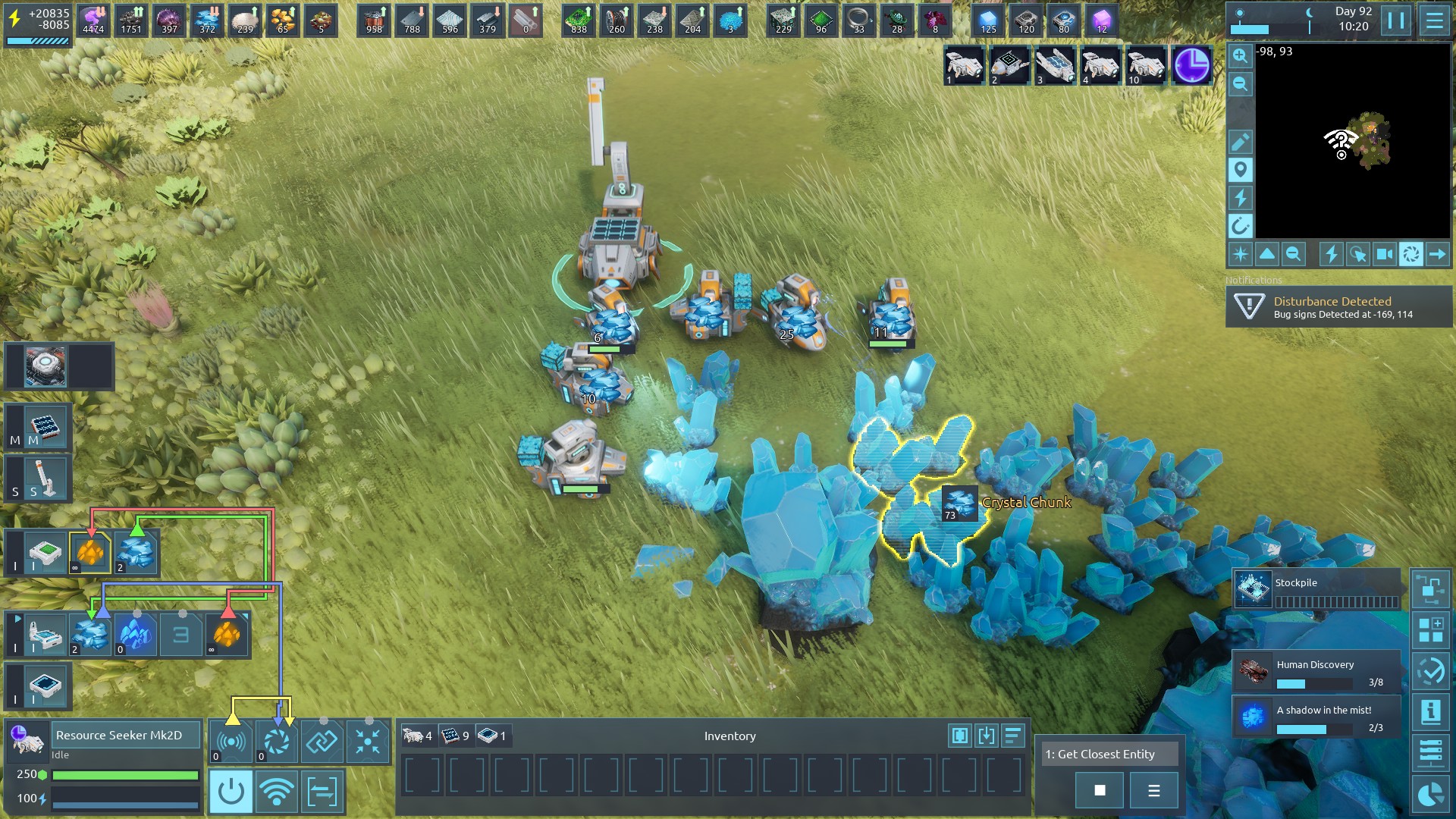Select the Resource Seeker Mk2D name field

[x=125, y=735]
